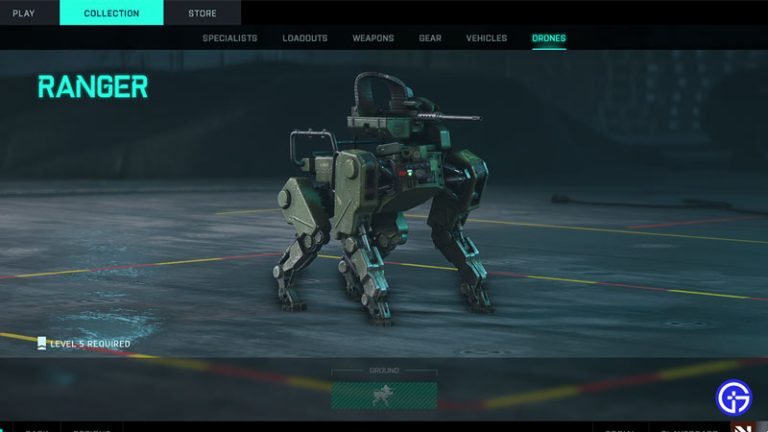Choose the Ground ranger drone tile
Viewport: 768px width, 432px height.
384,394
